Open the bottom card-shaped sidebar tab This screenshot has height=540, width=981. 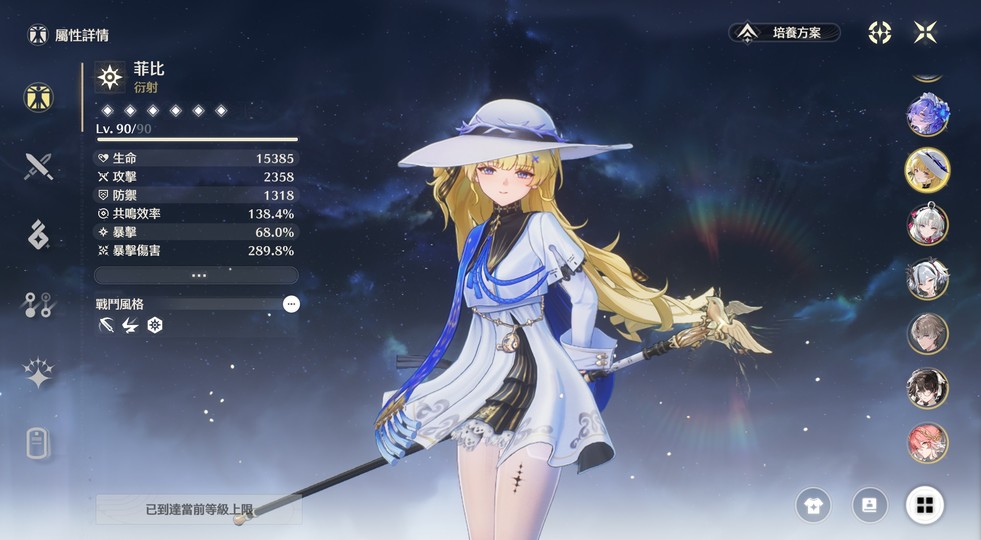(39, 443)
